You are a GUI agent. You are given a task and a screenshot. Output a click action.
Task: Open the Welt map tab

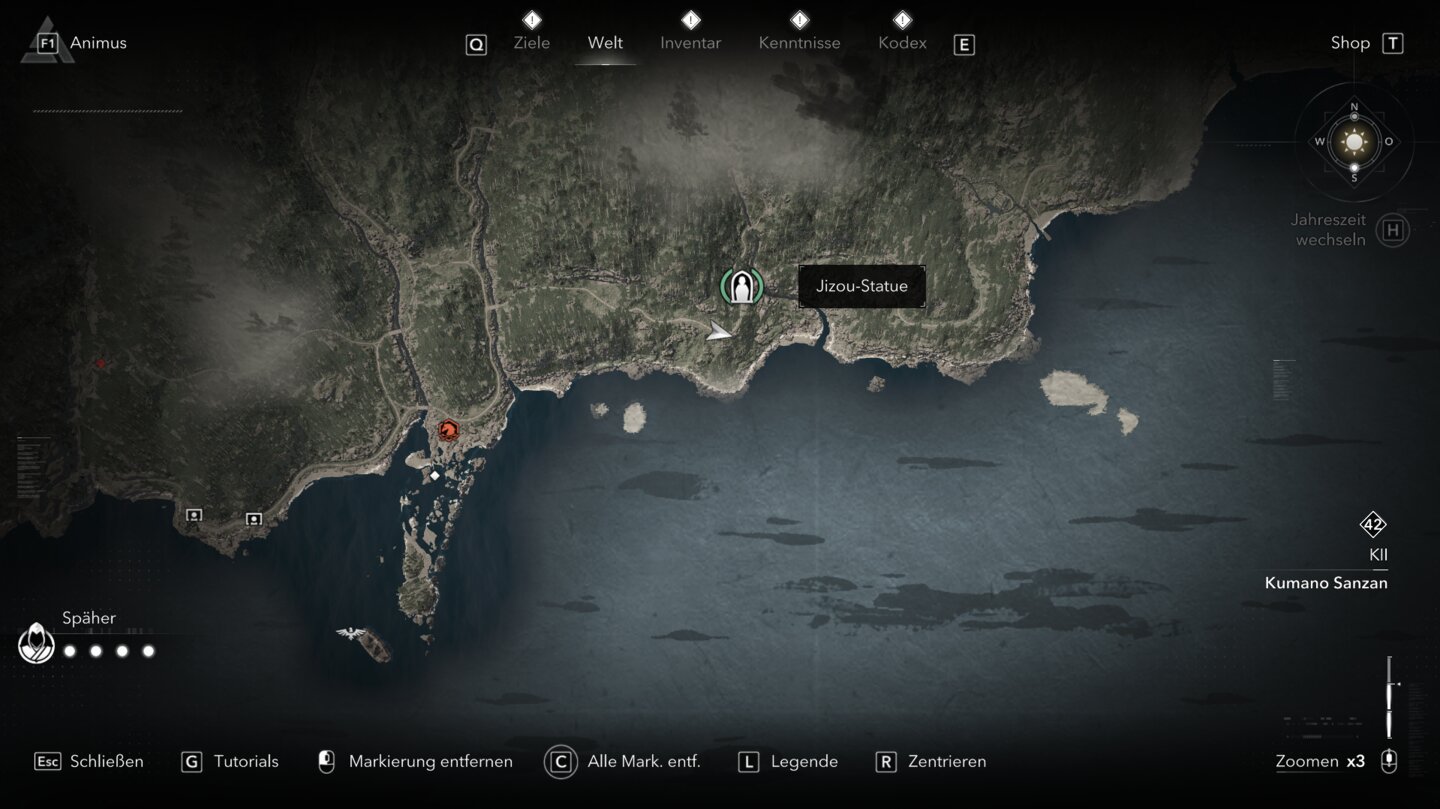point(605,43)
